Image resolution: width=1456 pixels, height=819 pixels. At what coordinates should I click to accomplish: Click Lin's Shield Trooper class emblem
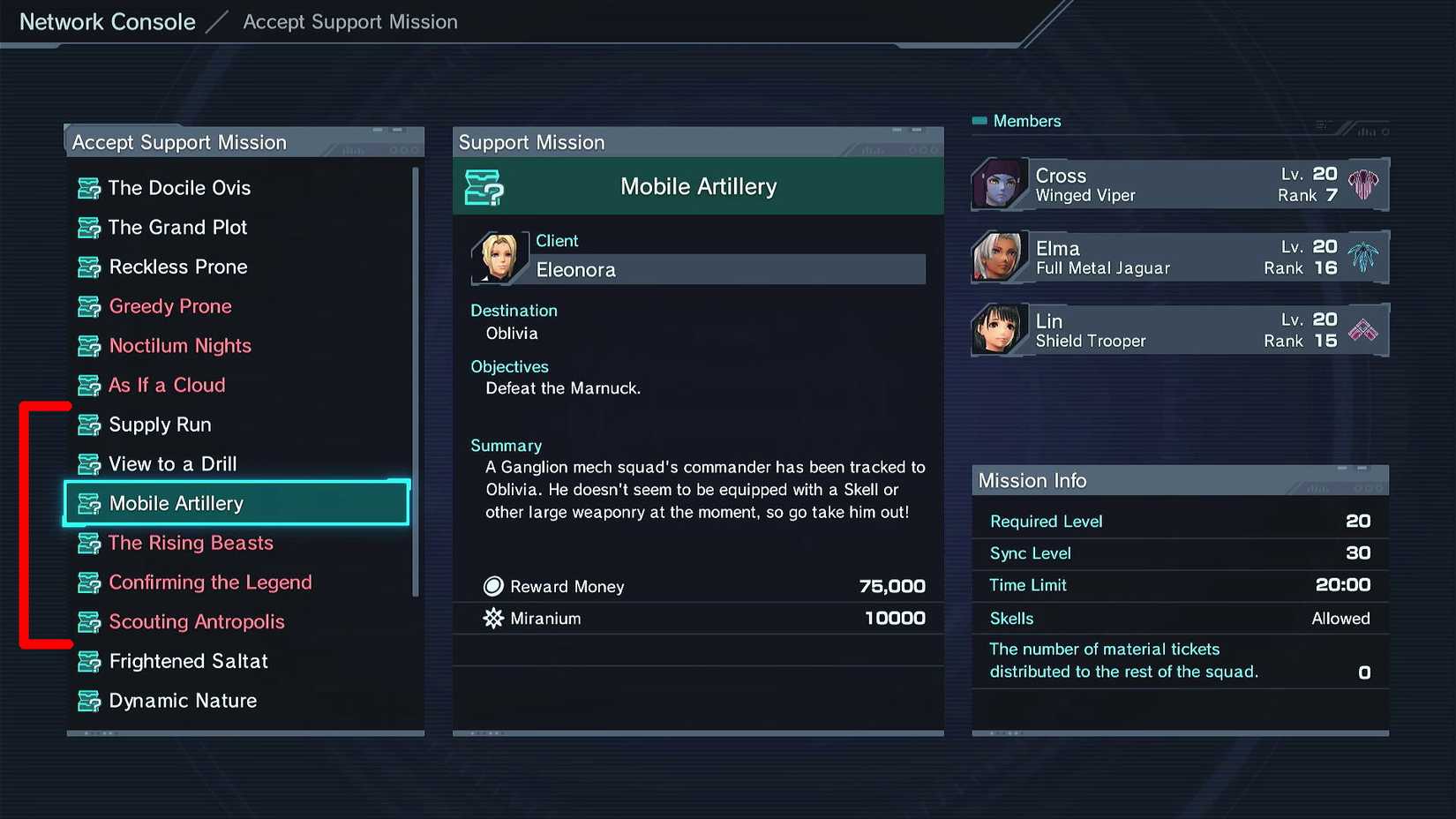click(1363, 329)
